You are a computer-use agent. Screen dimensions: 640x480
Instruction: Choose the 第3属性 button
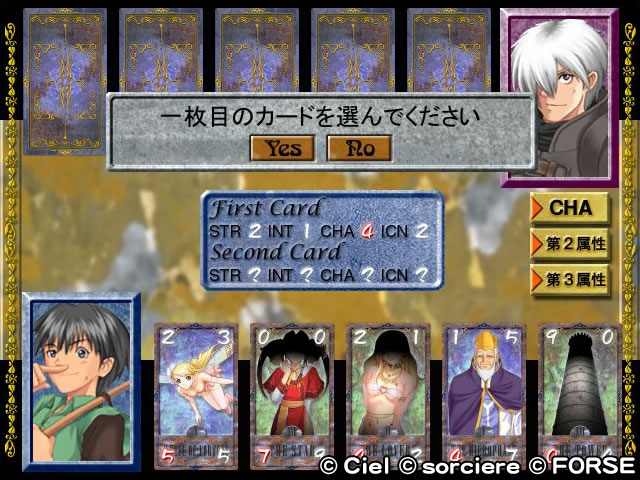click(x=570, y=279)
